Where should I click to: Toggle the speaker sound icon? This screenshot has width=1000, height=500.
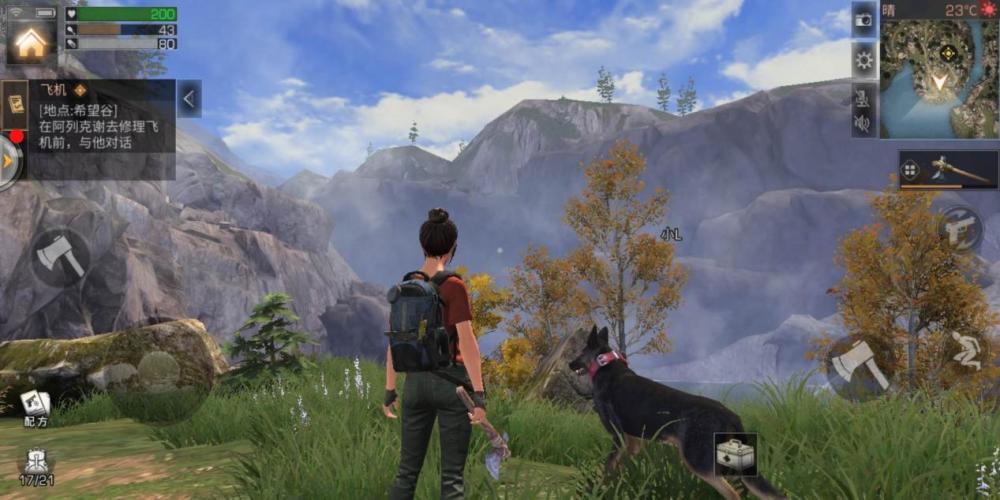862,124
